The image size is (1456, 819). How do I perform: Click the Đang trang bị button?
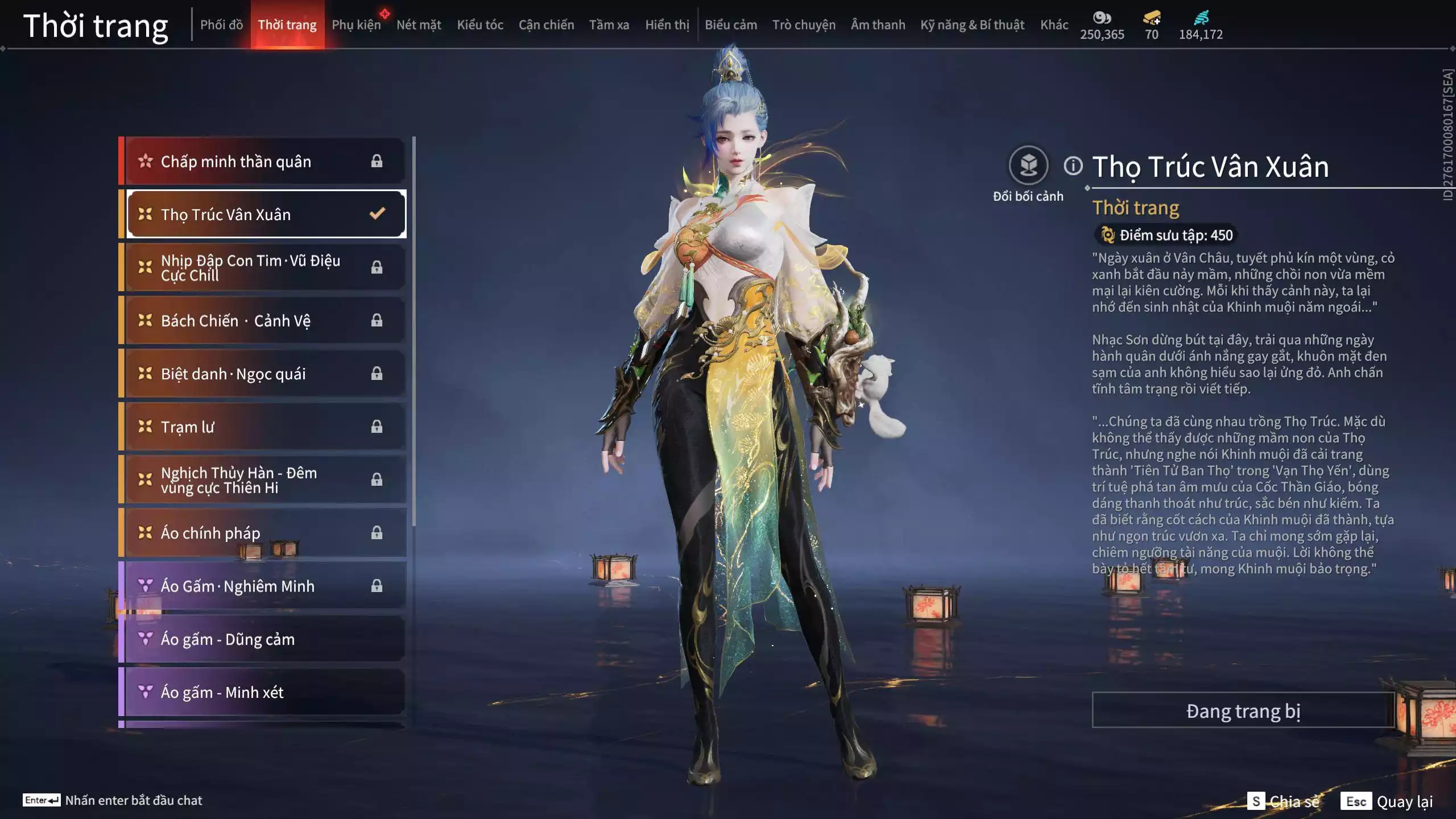[x=1243, y=710]
